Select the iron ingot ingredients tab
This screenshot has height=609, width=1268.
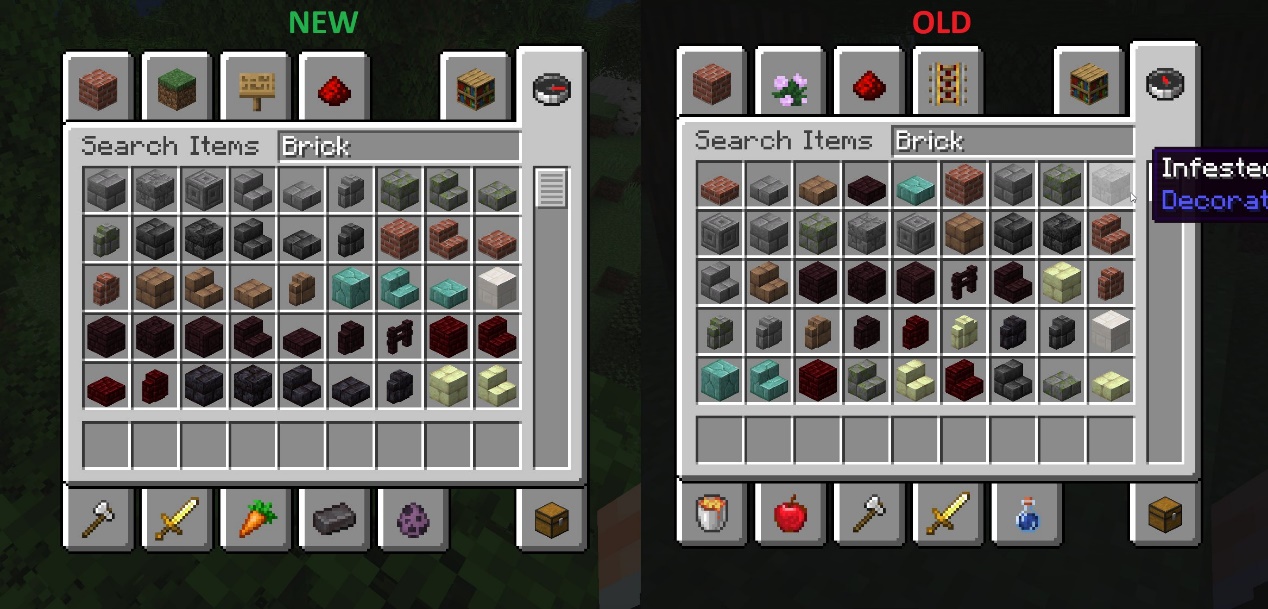click(x=334, y=519)
